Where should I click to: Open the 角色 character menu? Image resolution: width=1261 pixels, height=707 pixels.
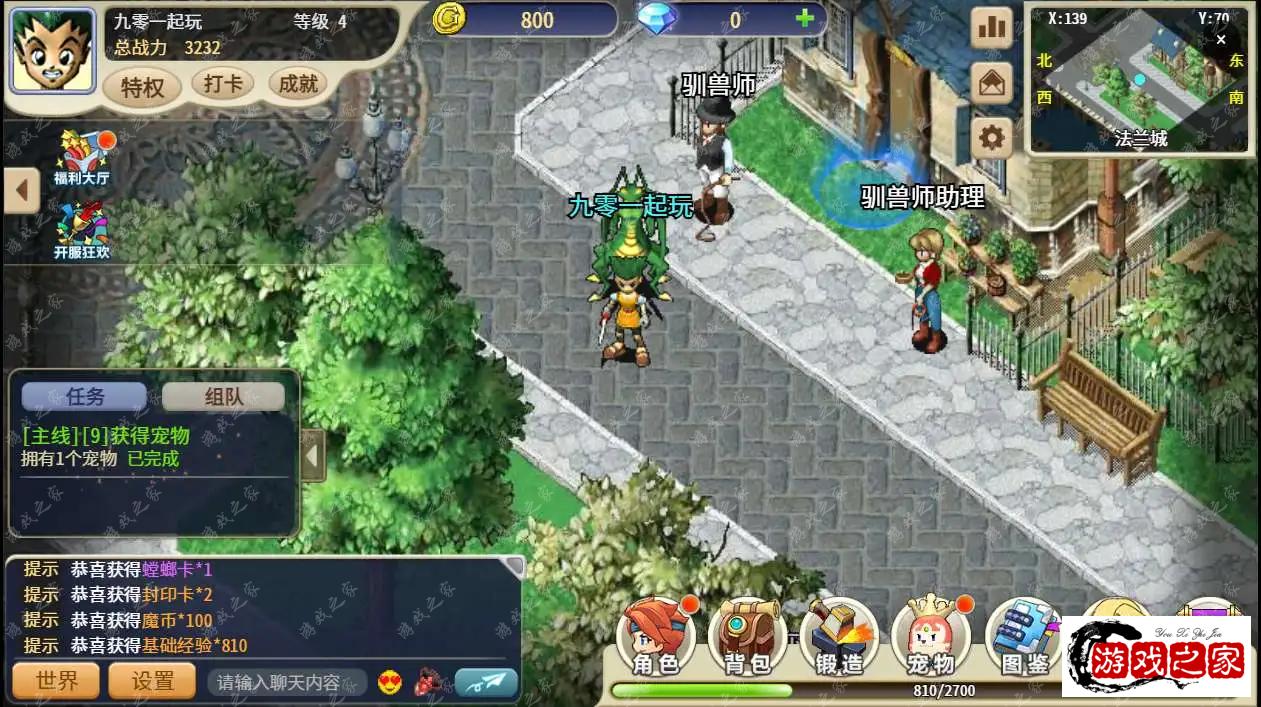(x=655, y=637)
